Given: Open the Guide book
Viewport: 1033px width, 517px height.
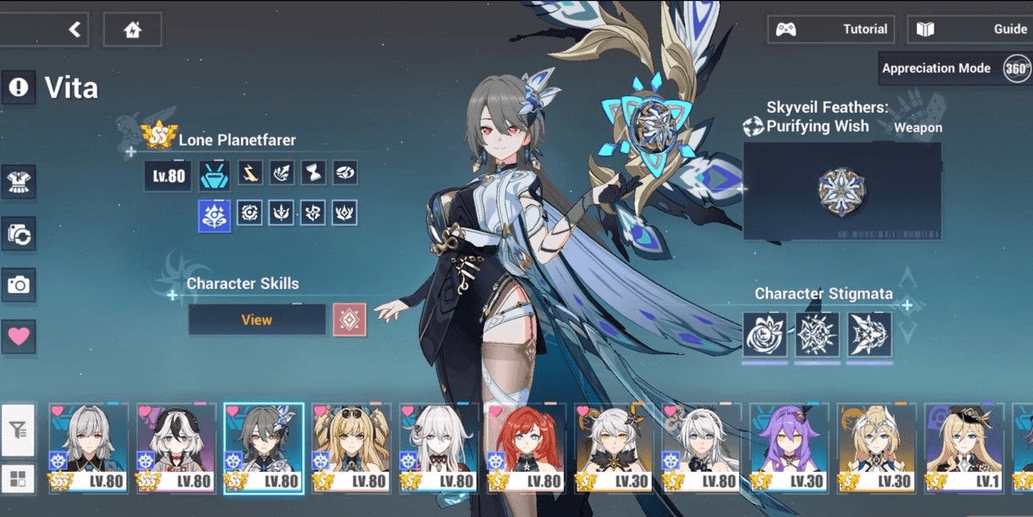Looking at the screenshot, I should click(x=969, y=29).
